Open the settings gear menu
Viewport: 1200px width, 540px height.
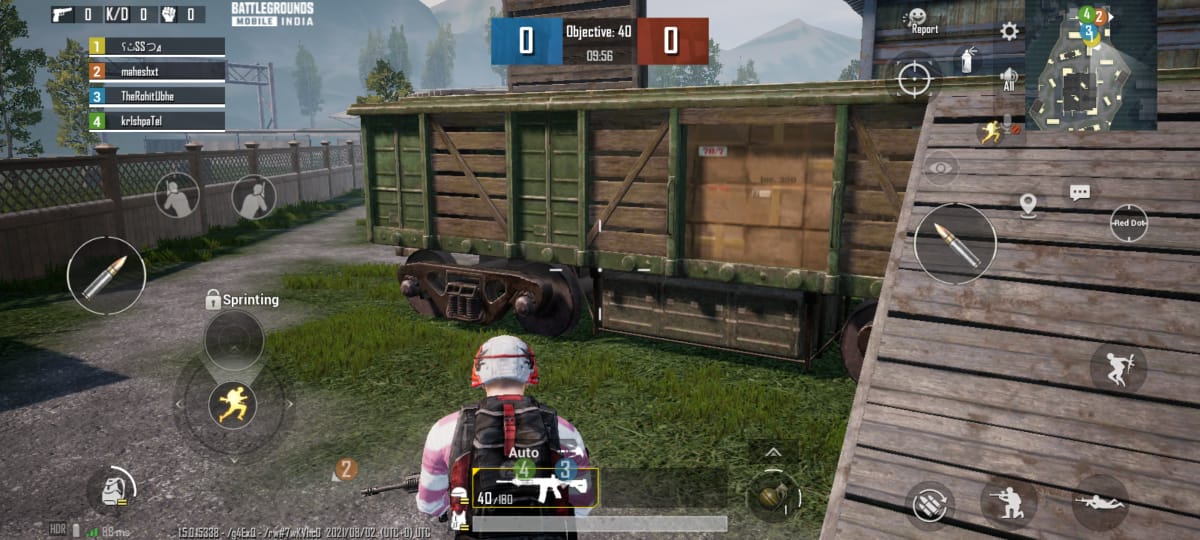[1009, 31]
